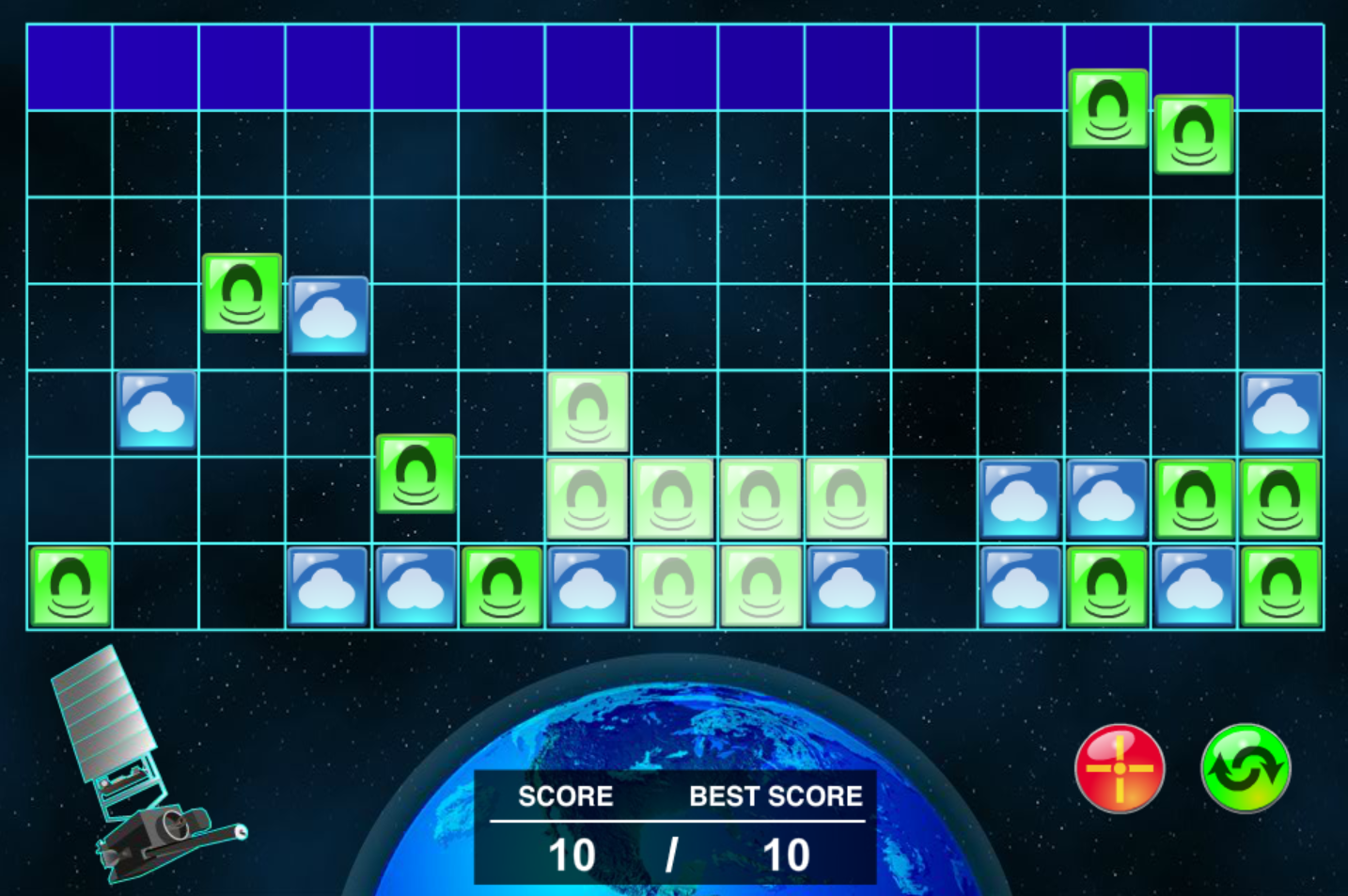Click the red crosshair target button
1348x896 pixels.
pos(1120,767)
